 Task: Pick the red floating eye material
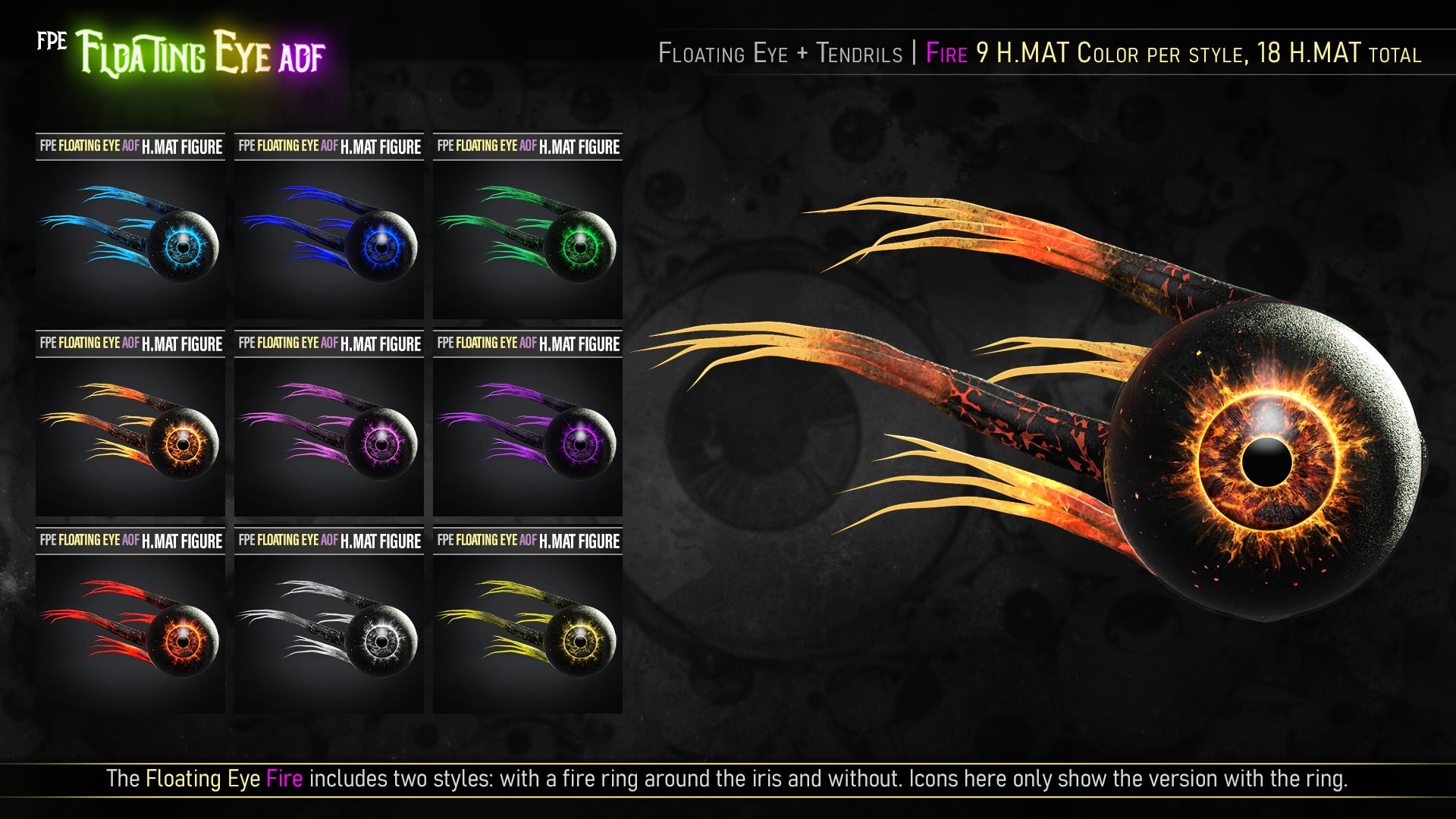(x=130, y=633)
